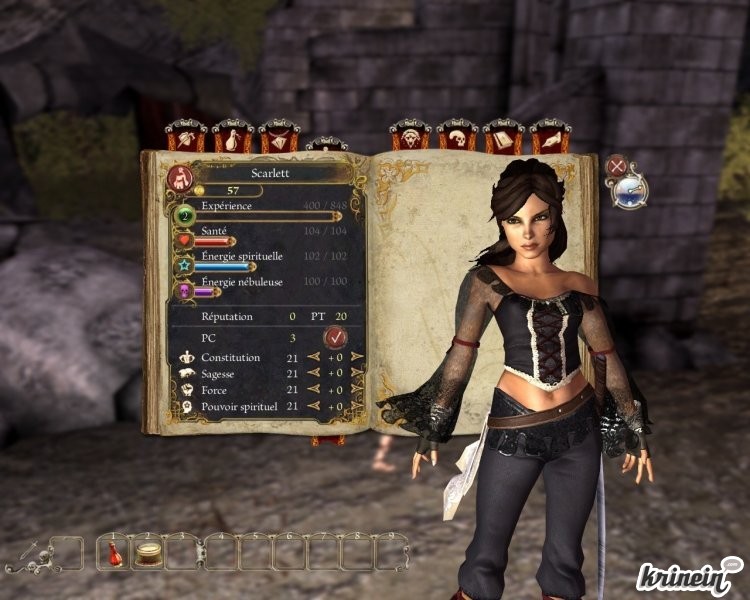Select the quill feather tab
Image resolution: width=750 pixels, height=600 pixels.
(x=550, y=136)
